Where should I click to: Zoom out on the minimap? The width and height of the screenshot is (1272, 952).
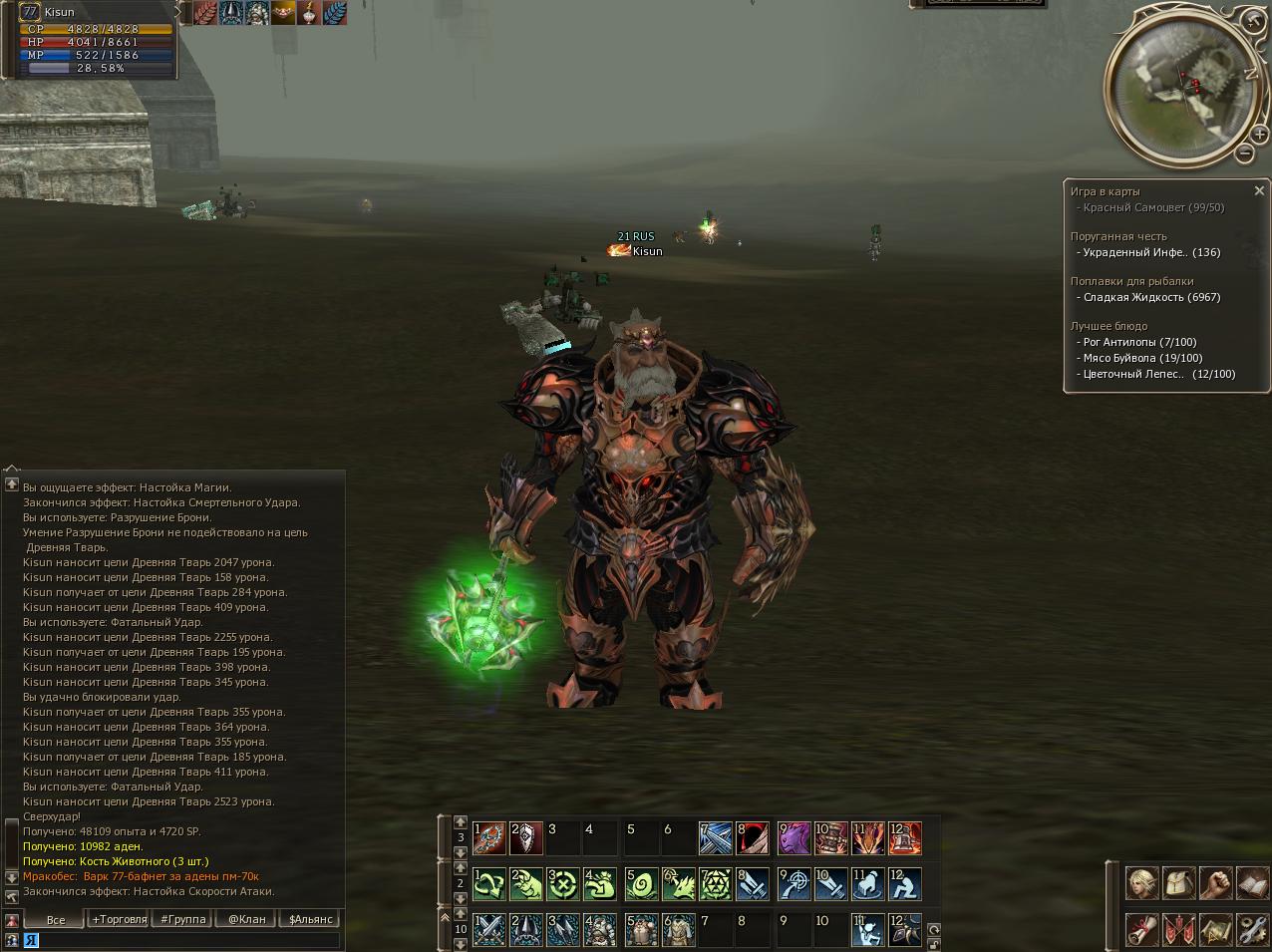[x=1245, y=153]
